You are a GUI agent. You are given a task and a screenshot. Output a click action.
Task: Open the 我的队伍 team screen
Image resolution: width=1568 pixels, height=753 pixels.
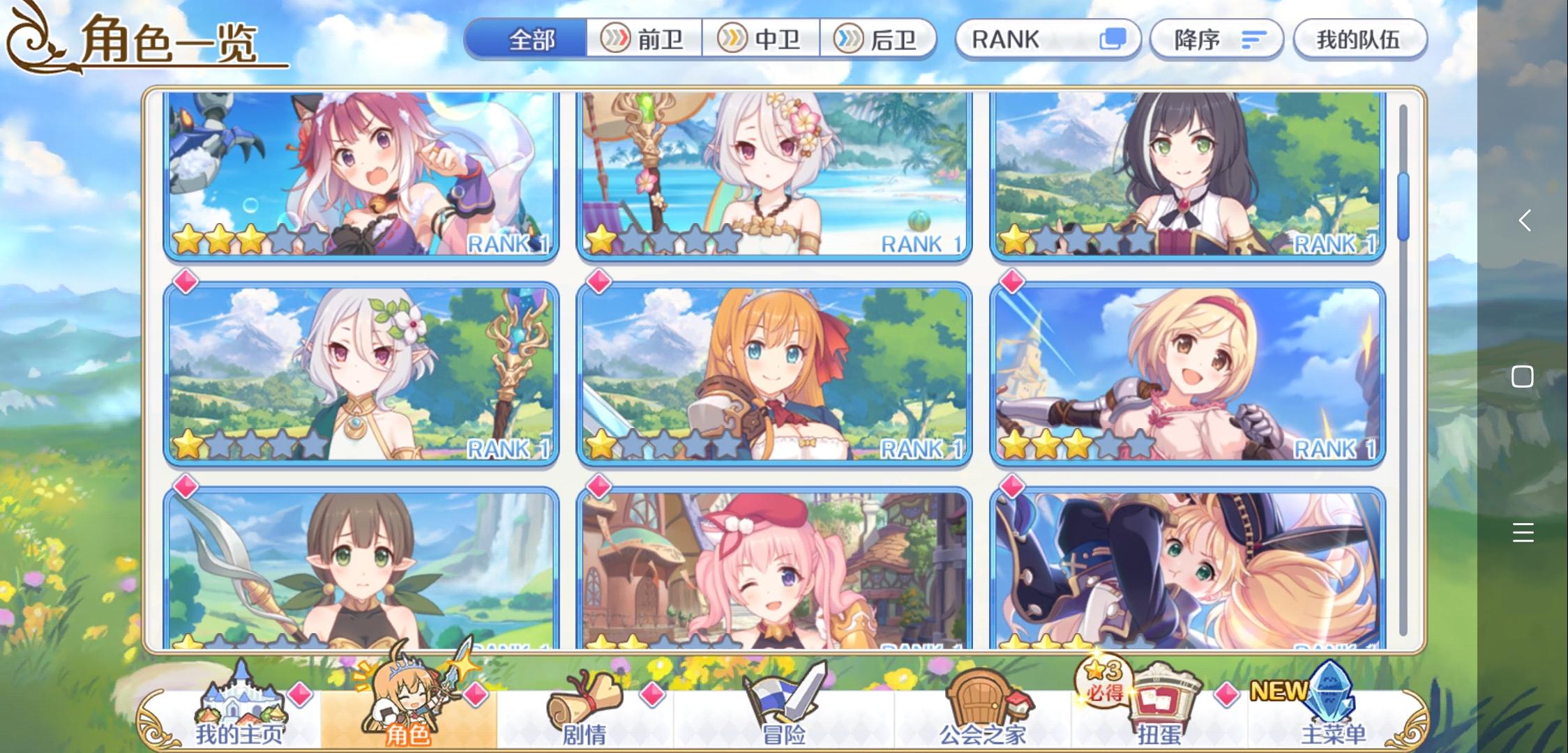pyautogui.click(x=1358, y=39)
